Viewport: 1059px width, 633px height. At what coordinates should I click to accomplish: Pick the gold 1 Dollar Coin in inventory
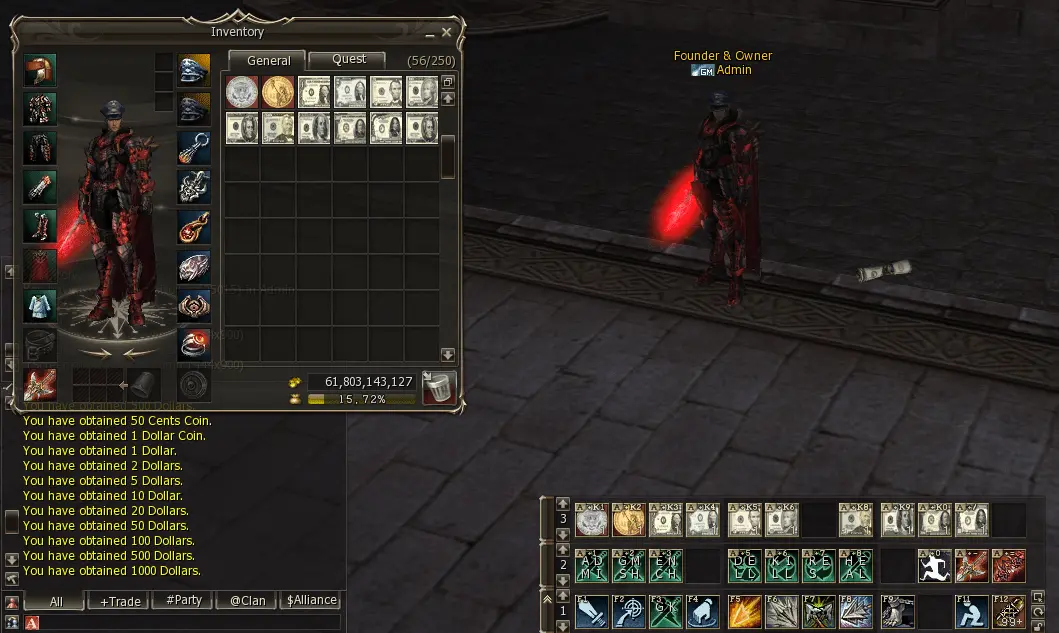point(277,92)
